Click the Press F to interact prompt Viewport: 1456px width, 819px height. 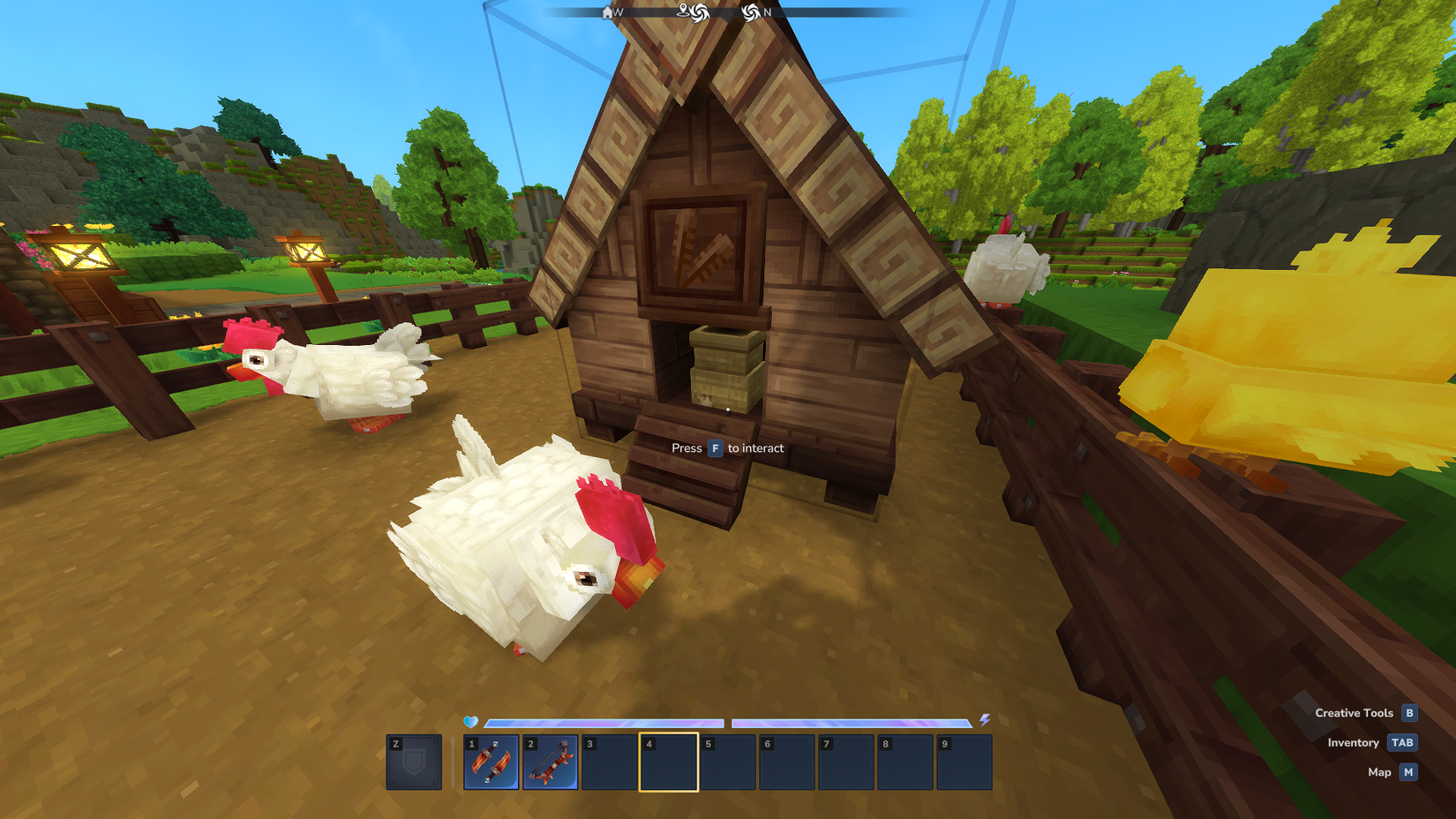728,448
